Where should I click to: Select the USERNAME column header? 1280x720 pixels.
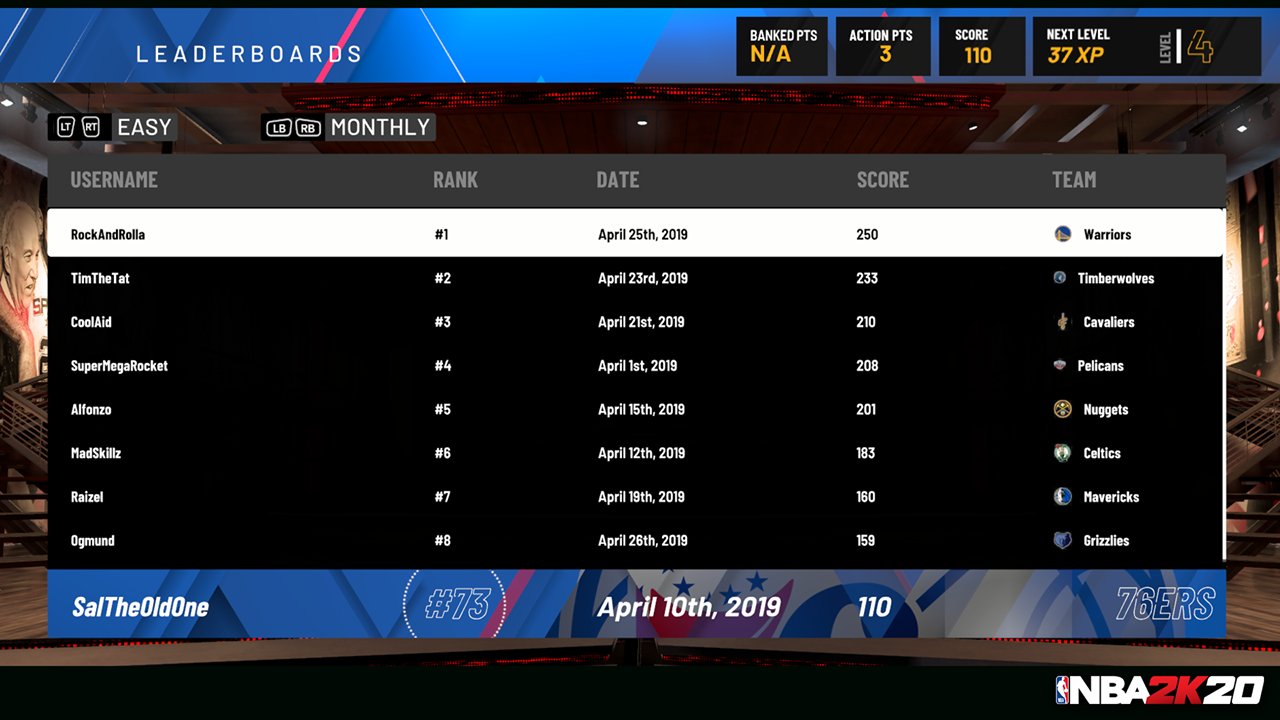pyautogui.click(x=114, y=180)
